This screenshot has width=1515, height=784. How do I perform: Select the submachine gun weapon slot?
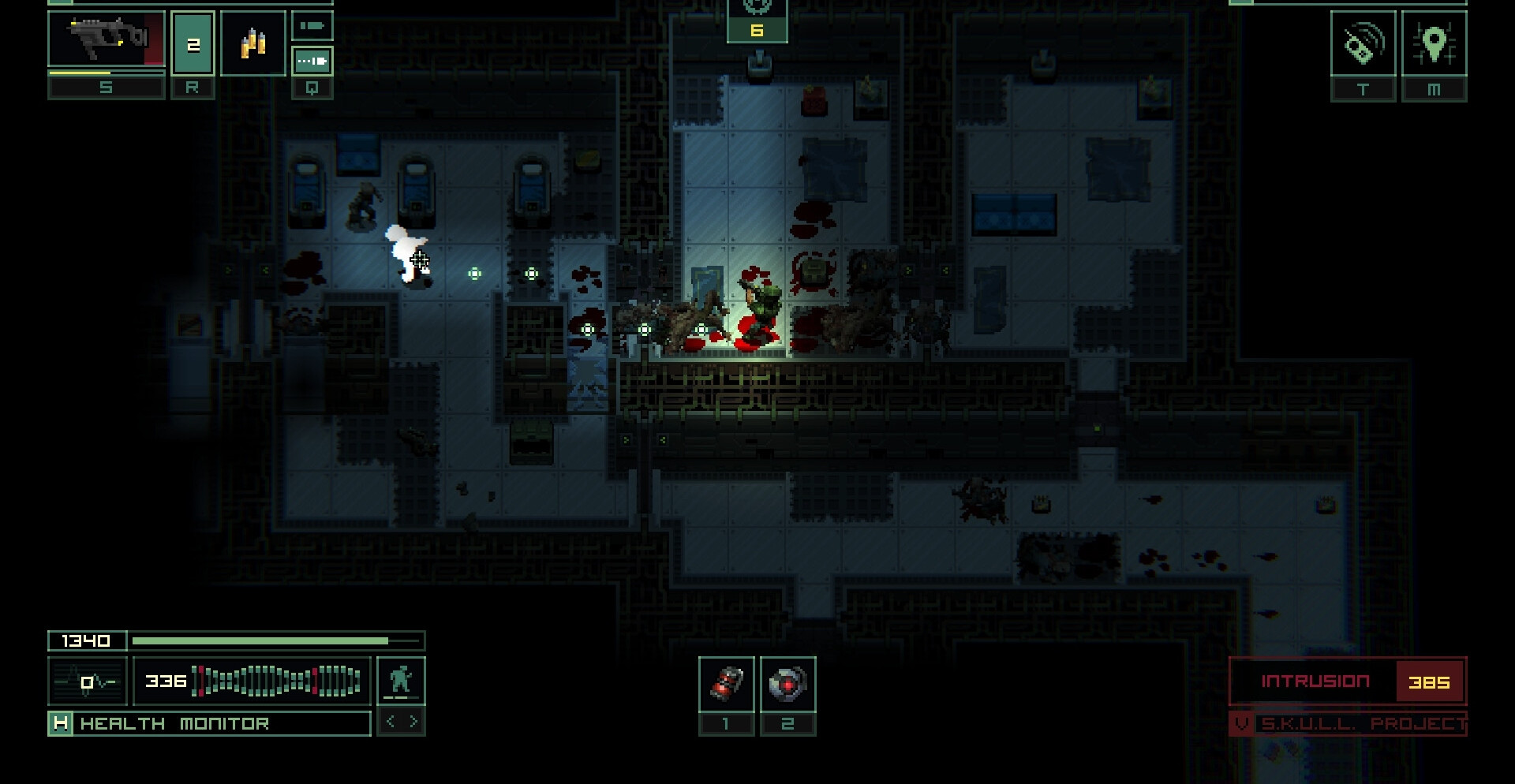(107, 39)
